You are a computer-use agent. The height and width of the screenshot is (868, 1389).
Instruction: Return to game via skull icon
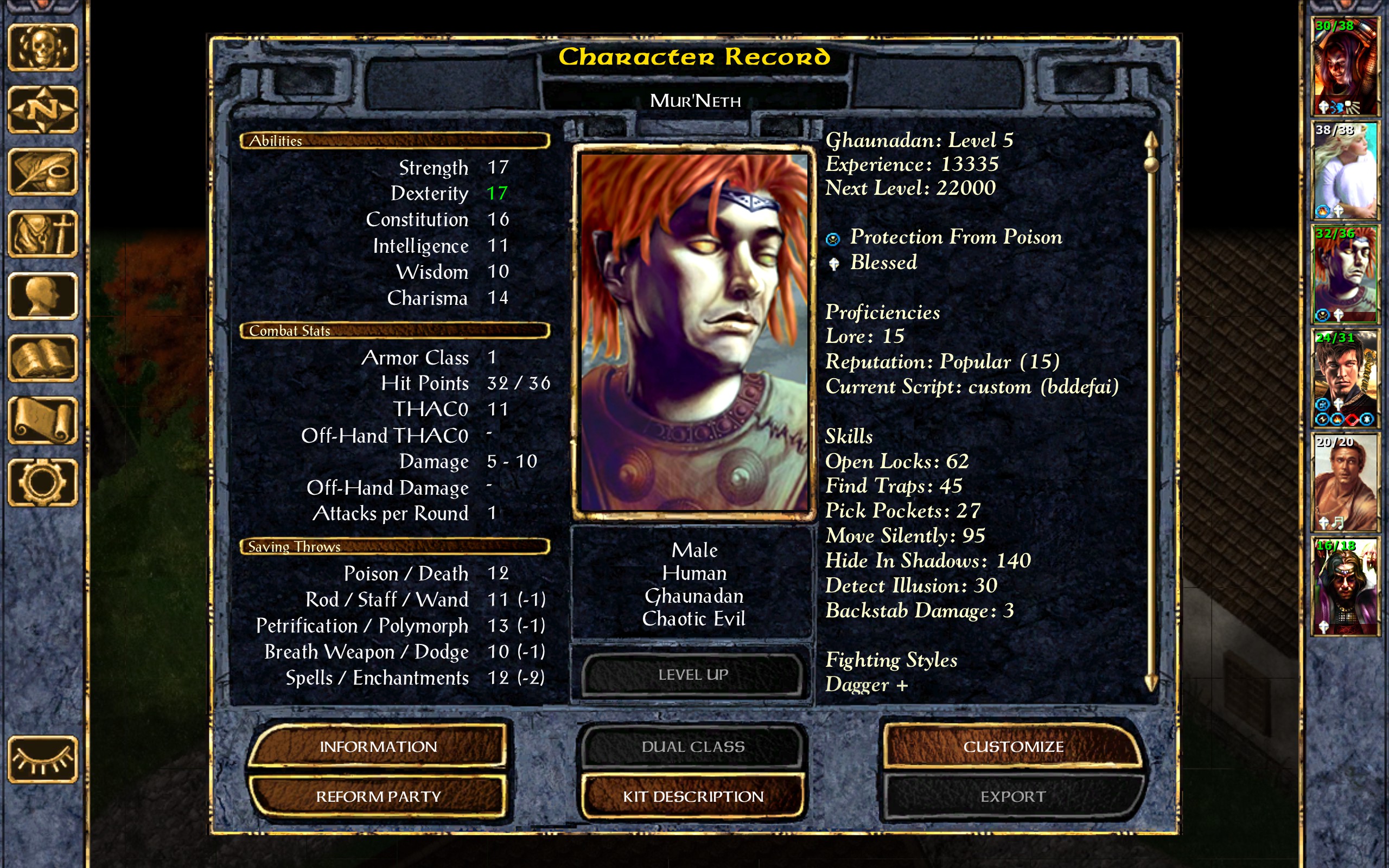pyautogui.click(x=42, y=47)
